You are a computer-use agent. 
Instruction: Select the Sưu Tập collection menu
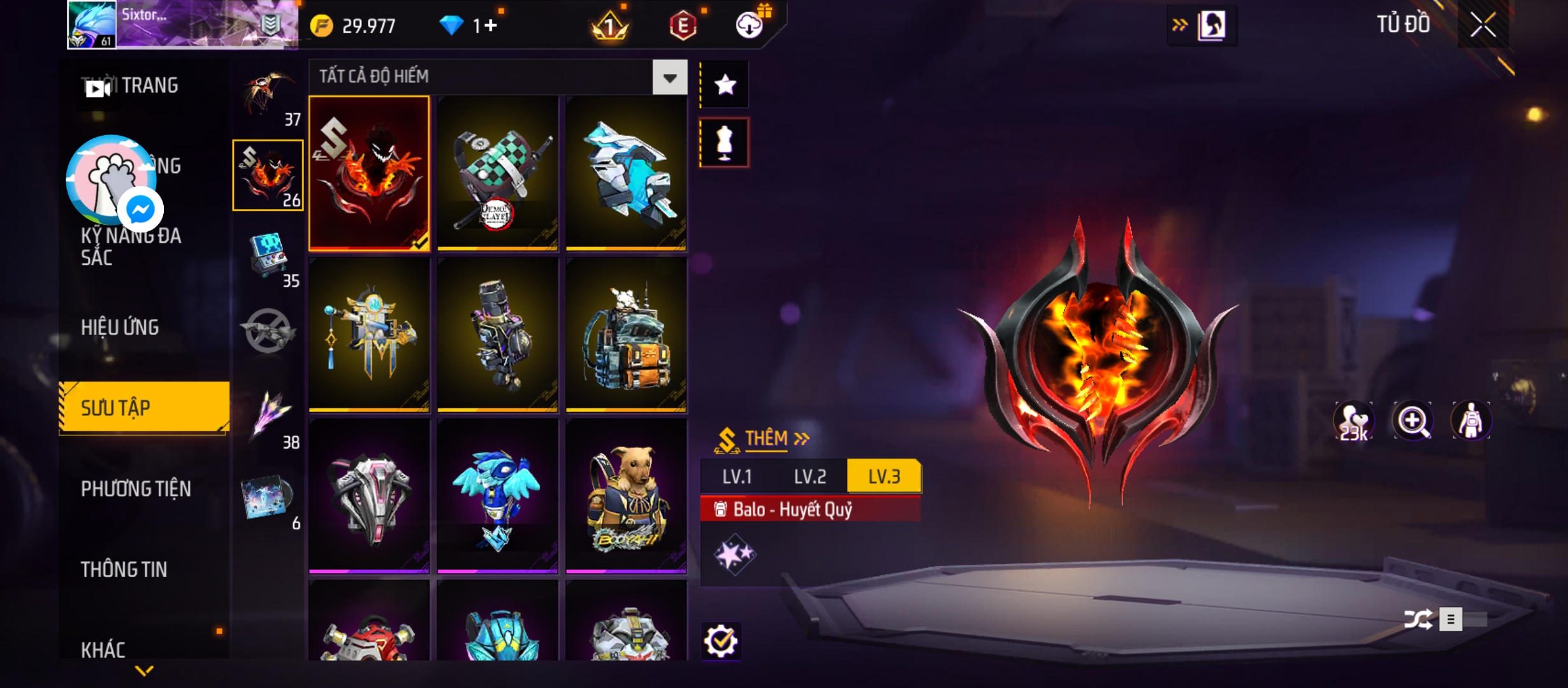click(x=144, y=408)
